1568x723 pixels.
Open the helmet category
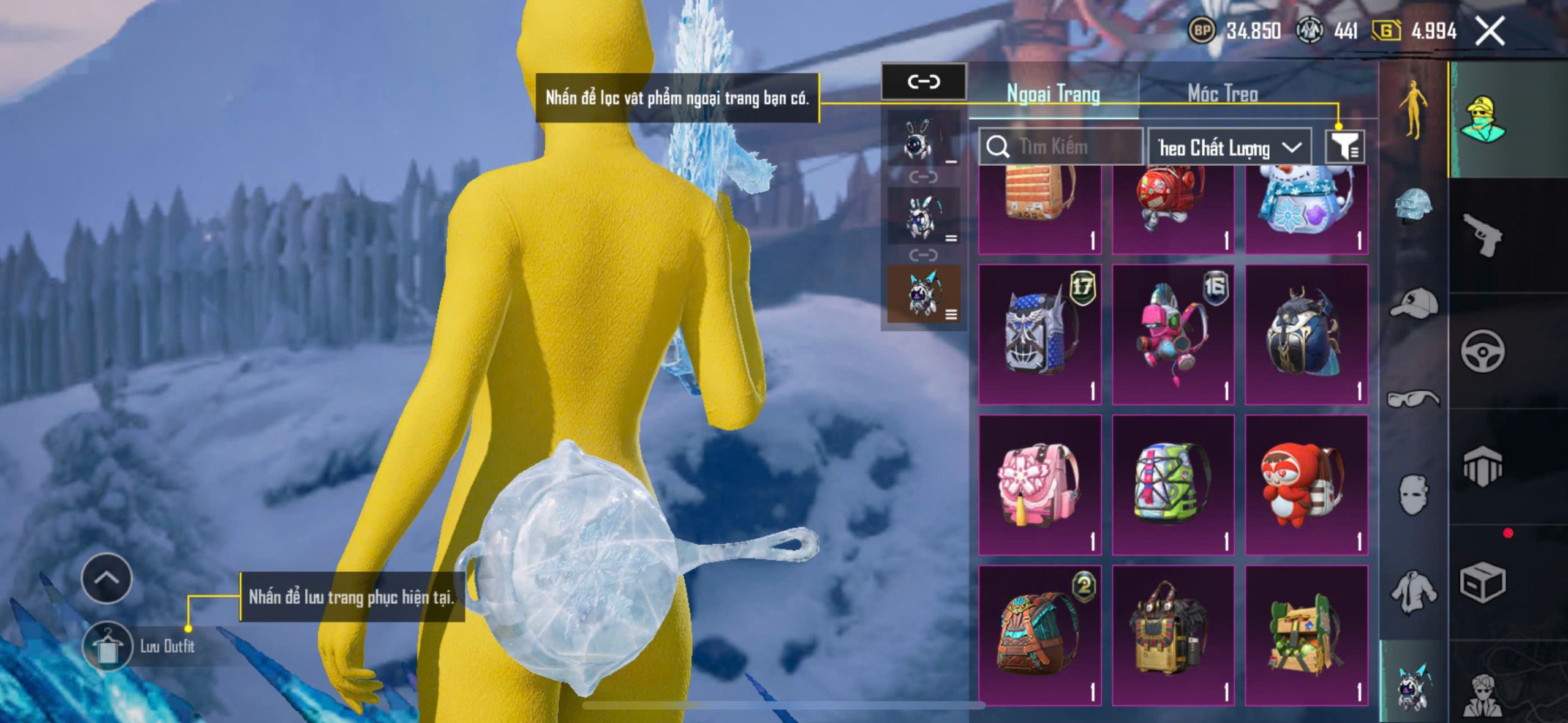tap(1414, 206)
